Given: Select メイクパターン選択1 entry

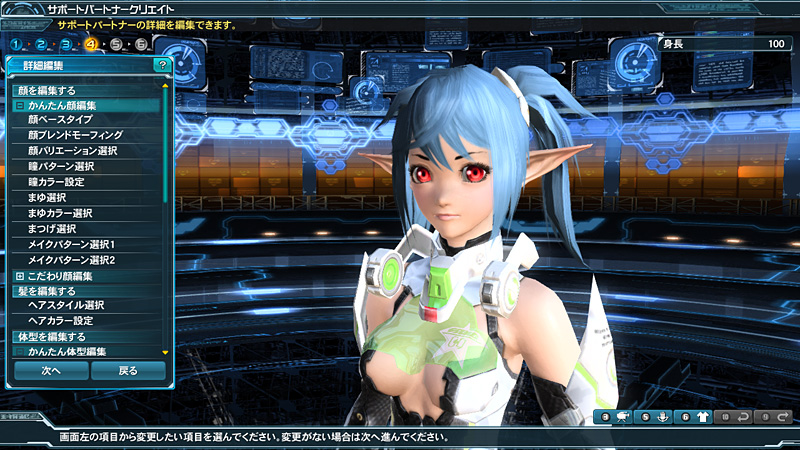Looking at the screenshot, I should pos(72,244).
